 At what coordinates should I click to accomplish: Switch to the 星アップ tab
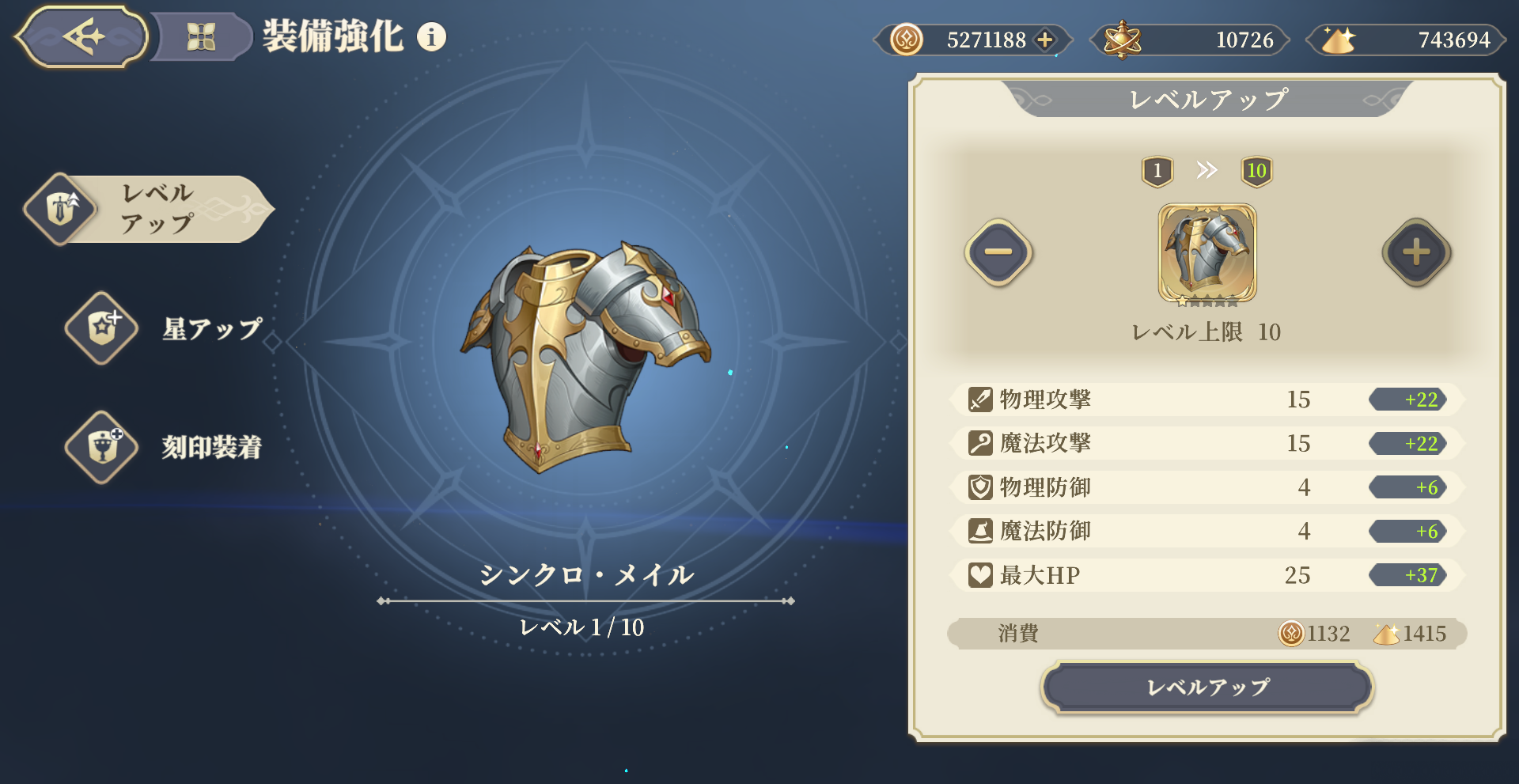(166, 328)
